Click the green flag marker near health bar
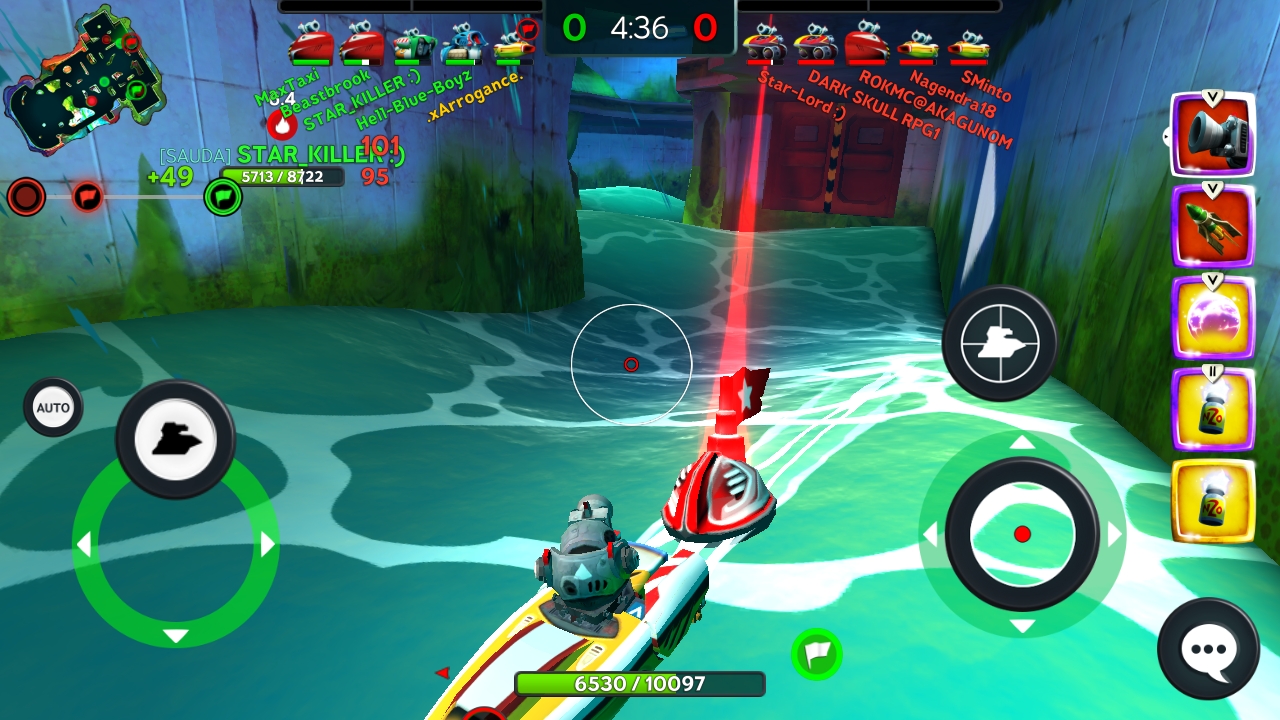 point(817,655)
